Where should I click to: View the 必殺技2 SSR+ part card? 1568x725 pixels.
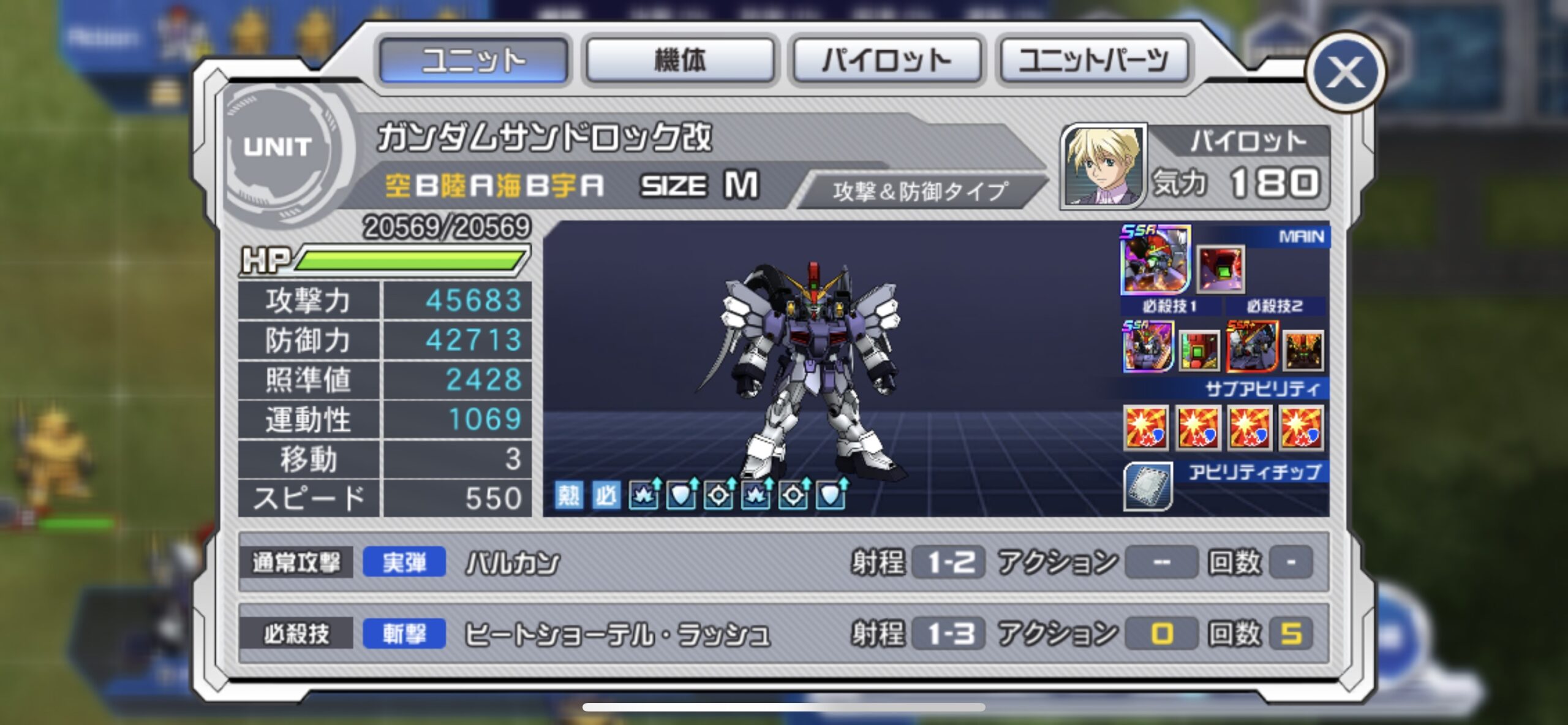(x=1252, y=347)
